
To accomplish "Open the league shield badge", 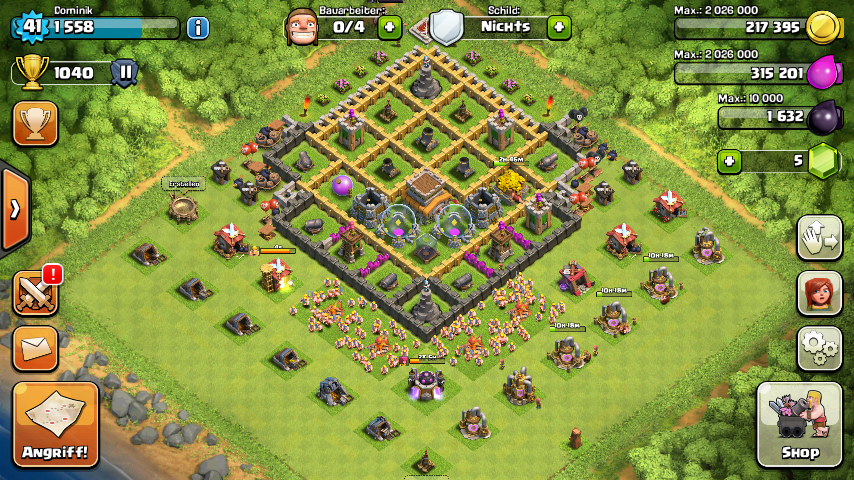I will [x=124, y=72].
